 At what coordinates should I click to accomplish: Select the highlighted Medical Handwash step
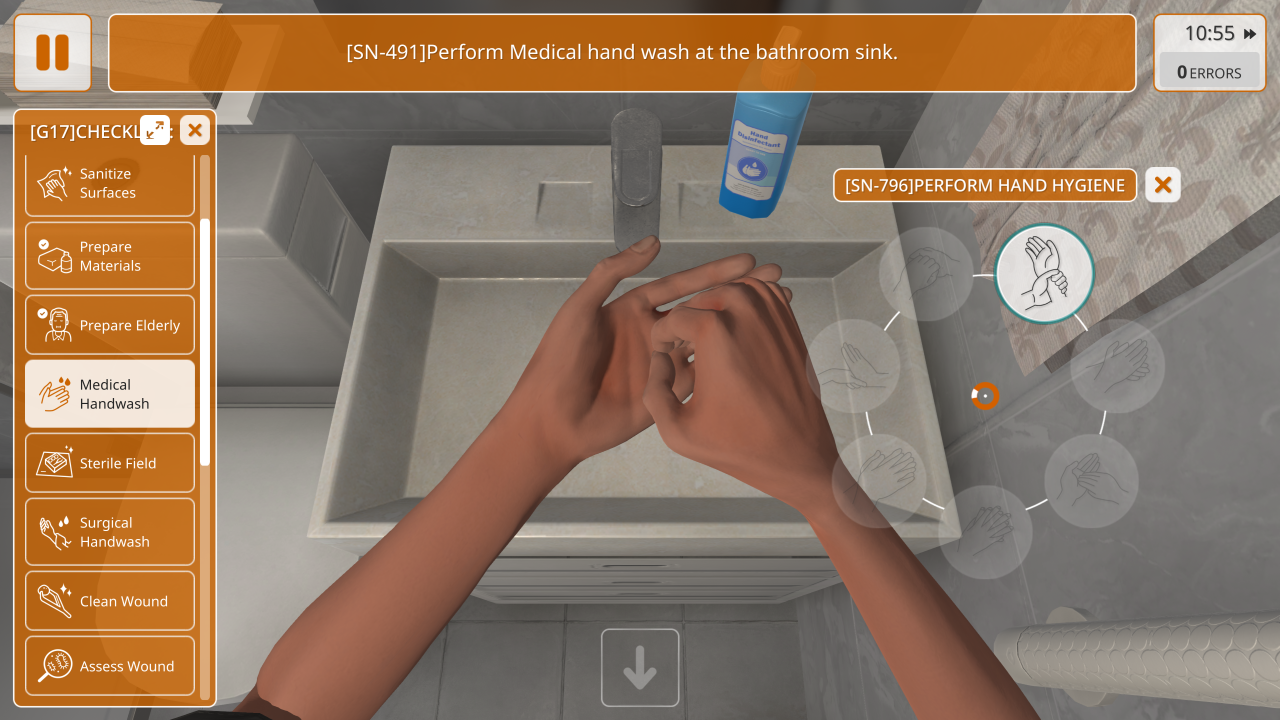(x=110, y=394)
